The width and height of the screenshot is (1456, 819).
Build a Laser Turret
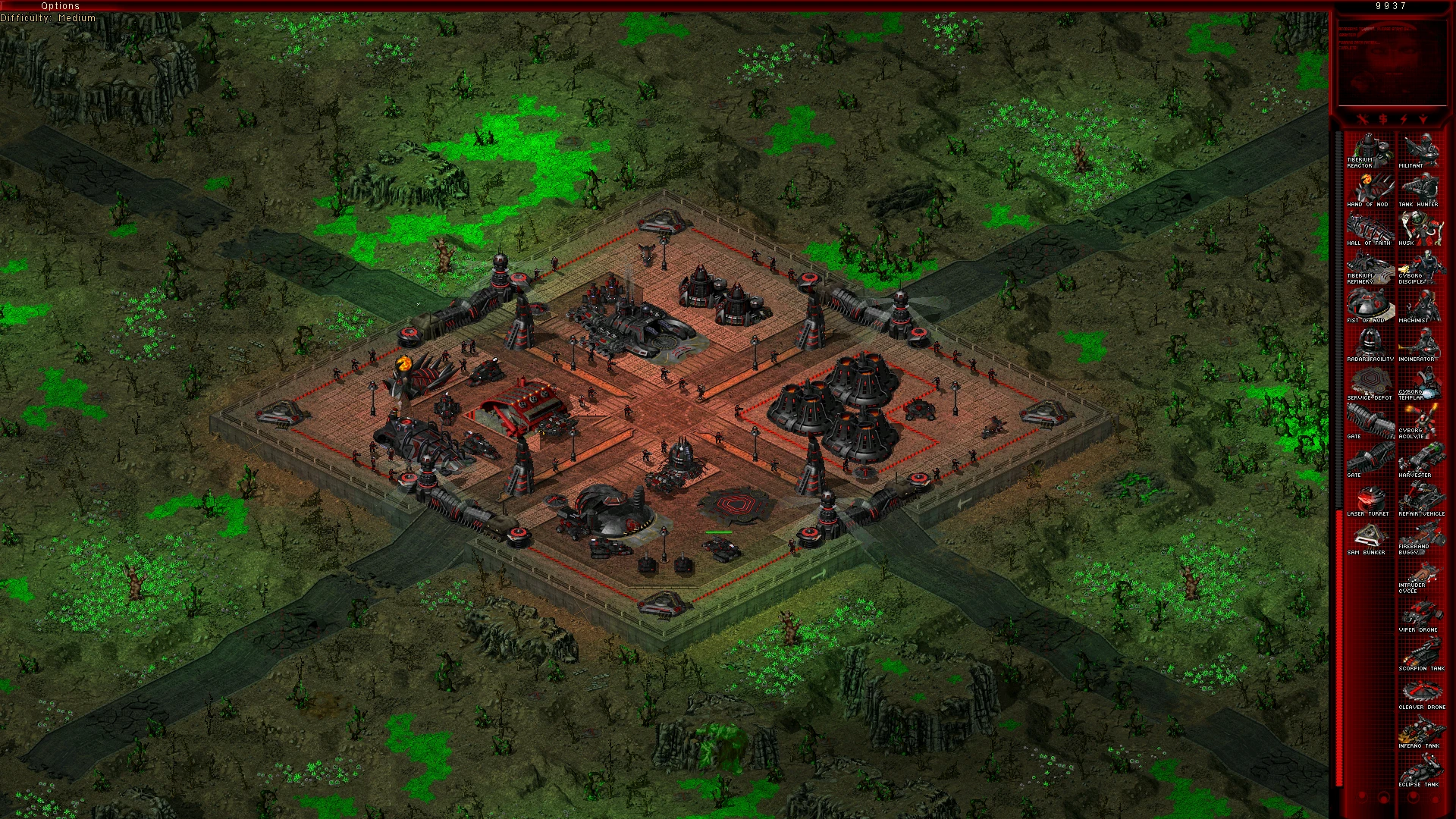pos(1370,500)
